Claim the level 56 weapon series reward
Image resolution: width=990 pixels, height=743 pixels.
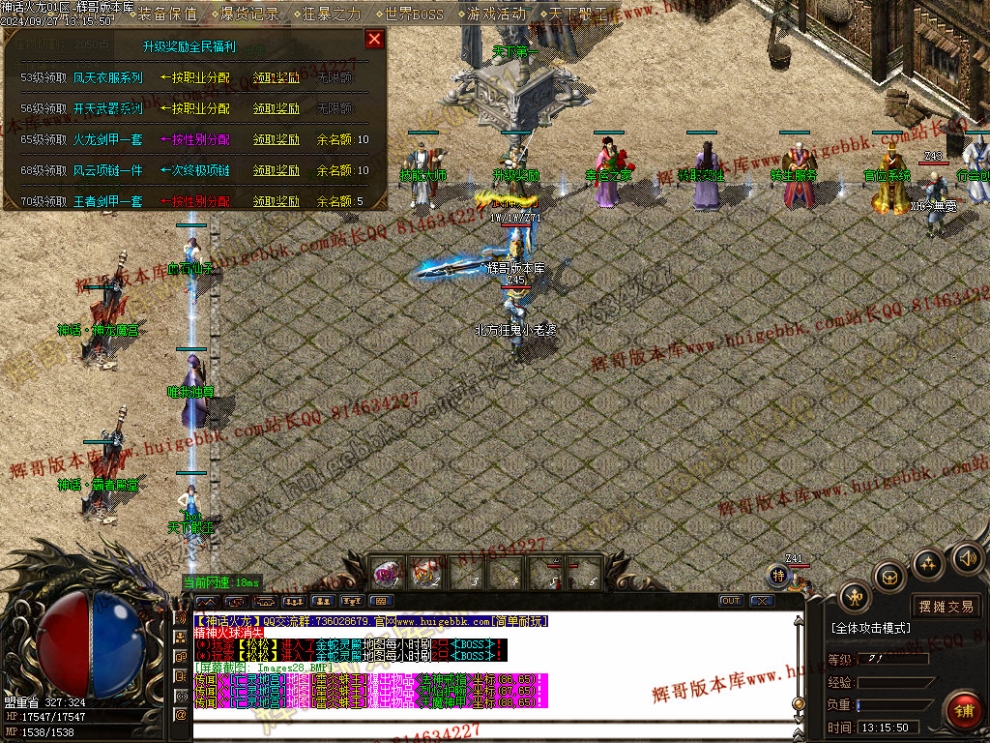(276, 108)
